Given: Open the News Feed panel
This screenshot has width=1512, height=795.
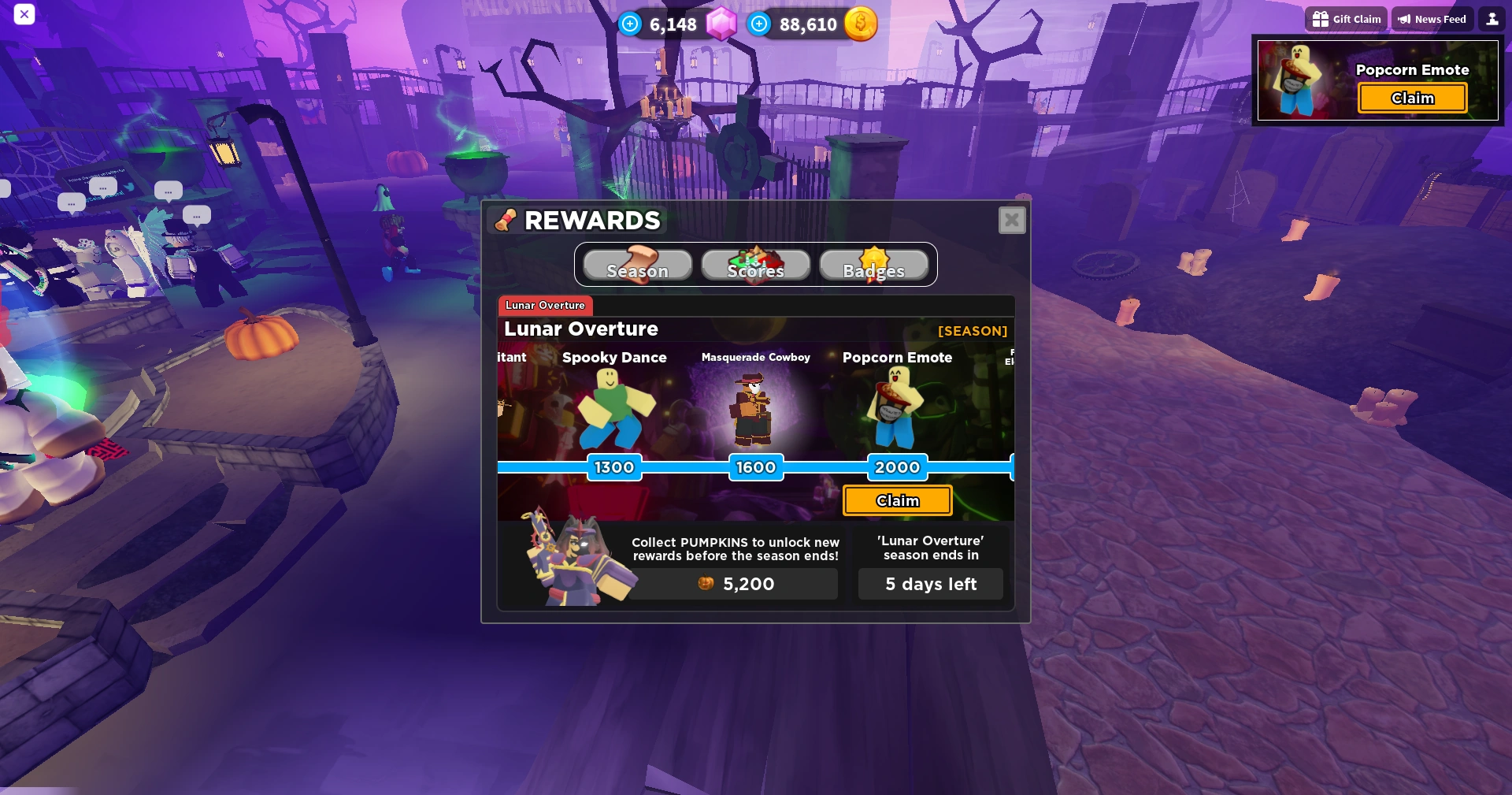Looking at the screenshot, I should tap(1432, 18).
